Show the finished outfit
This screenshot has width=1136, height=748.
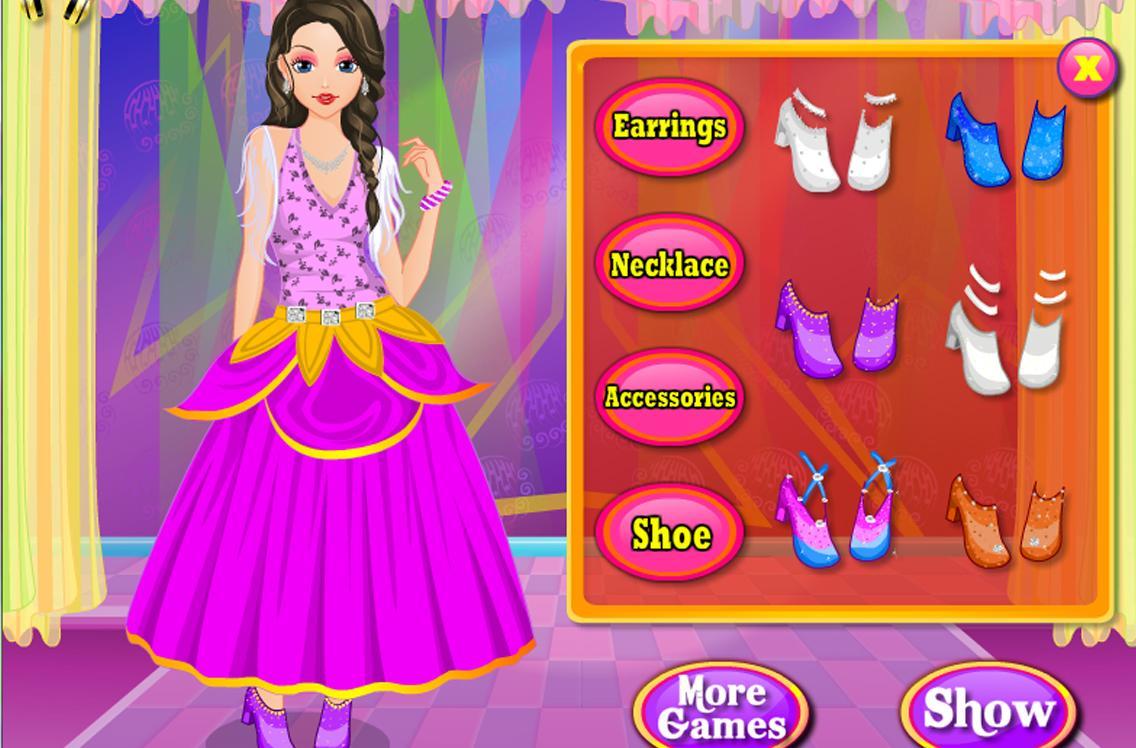[987, 709]
